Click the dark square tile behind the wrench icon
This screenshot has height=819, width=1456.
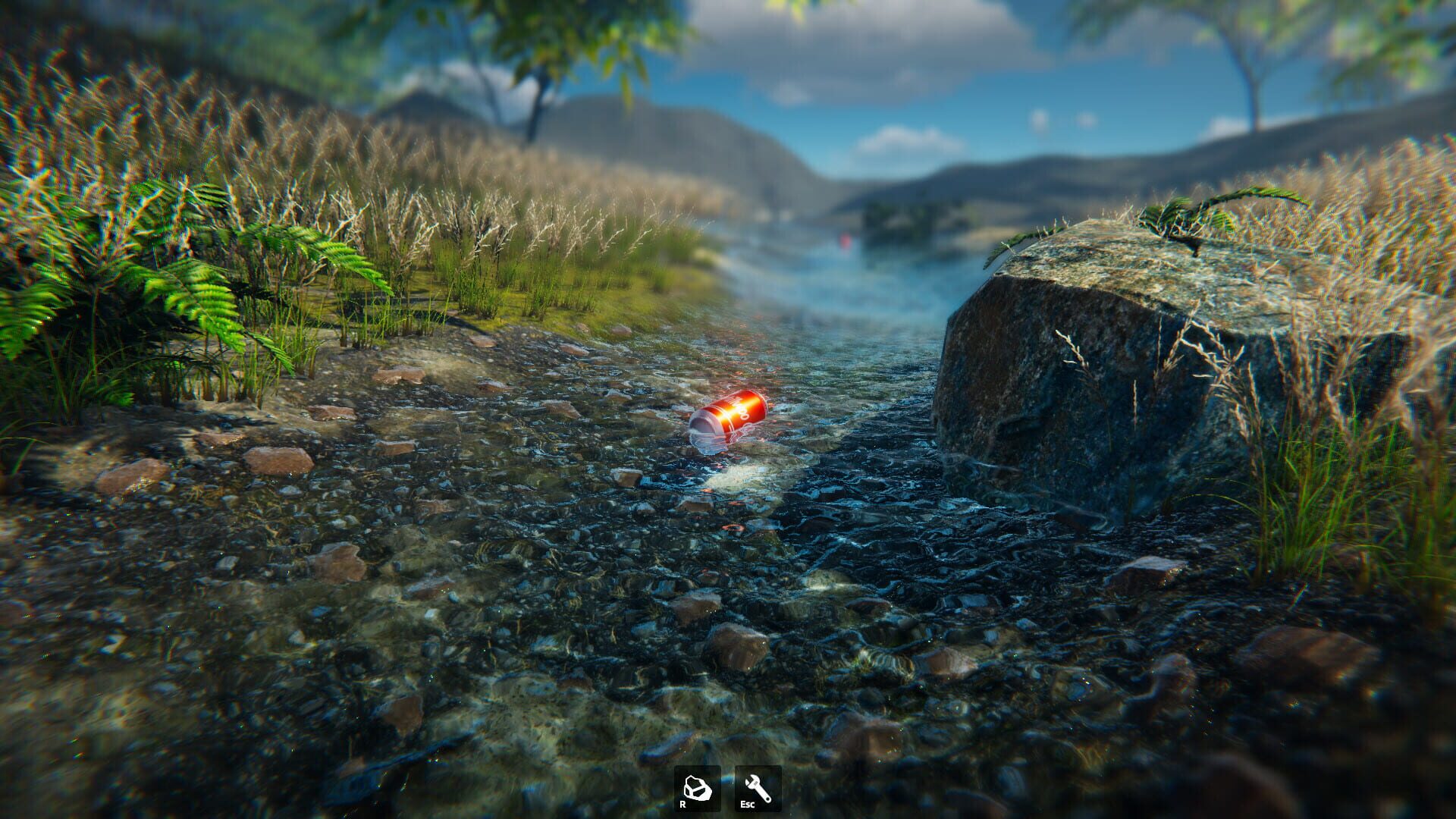pyautogui.click(x=758, y=789)
